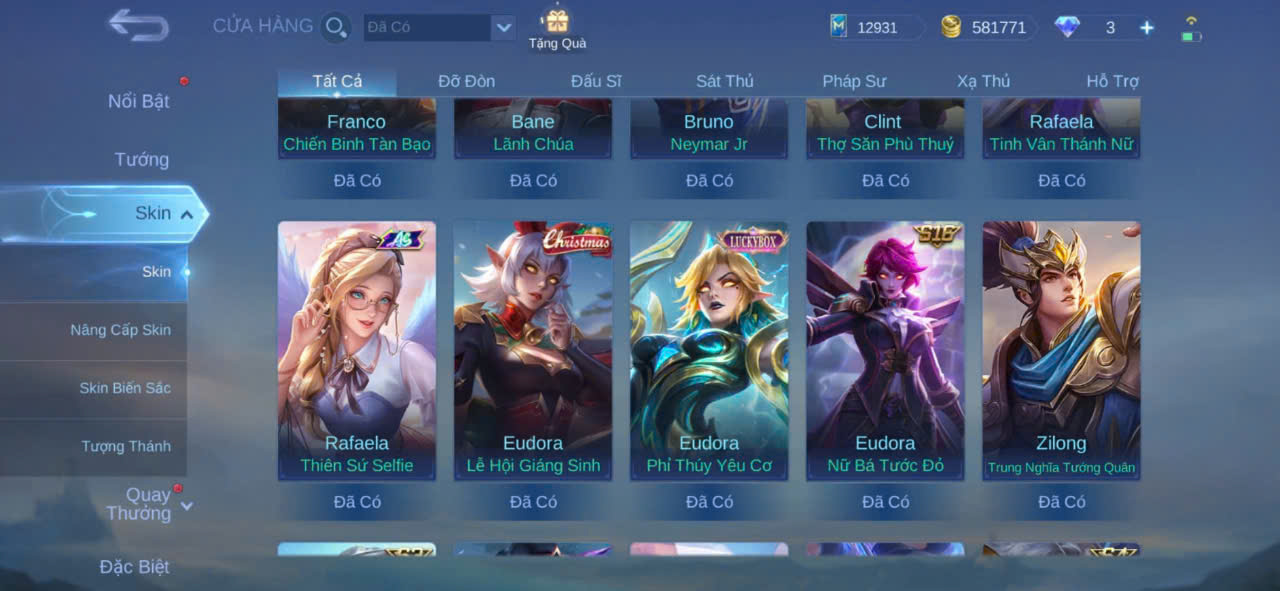Switch to the Đỡ Đòn tab
This screenshot has width=1280, height=591.
pyautogui.click(x=466, y=81)
